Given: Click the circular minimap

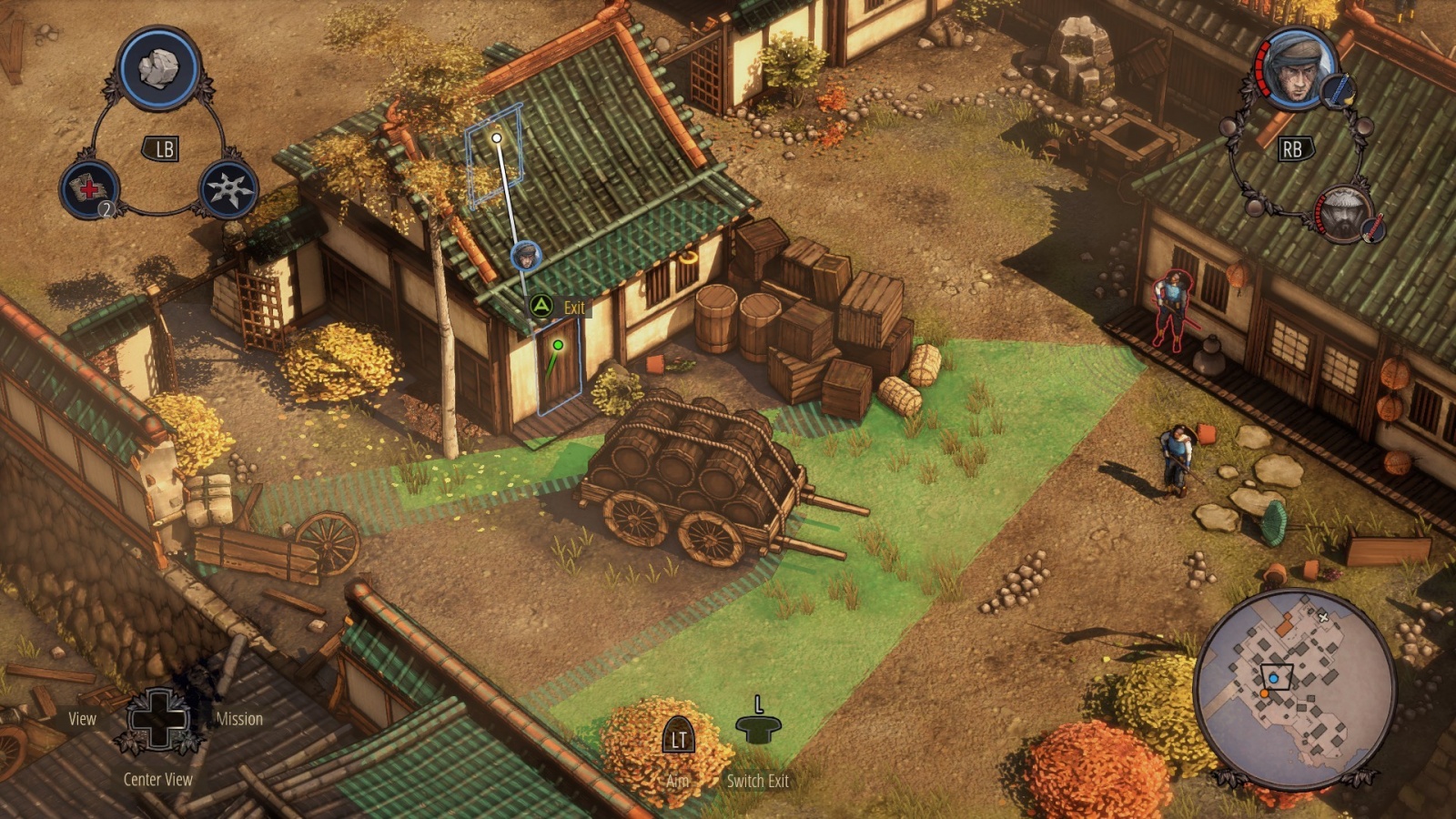Looking at the screenshot, I should tap(1294, 688).
